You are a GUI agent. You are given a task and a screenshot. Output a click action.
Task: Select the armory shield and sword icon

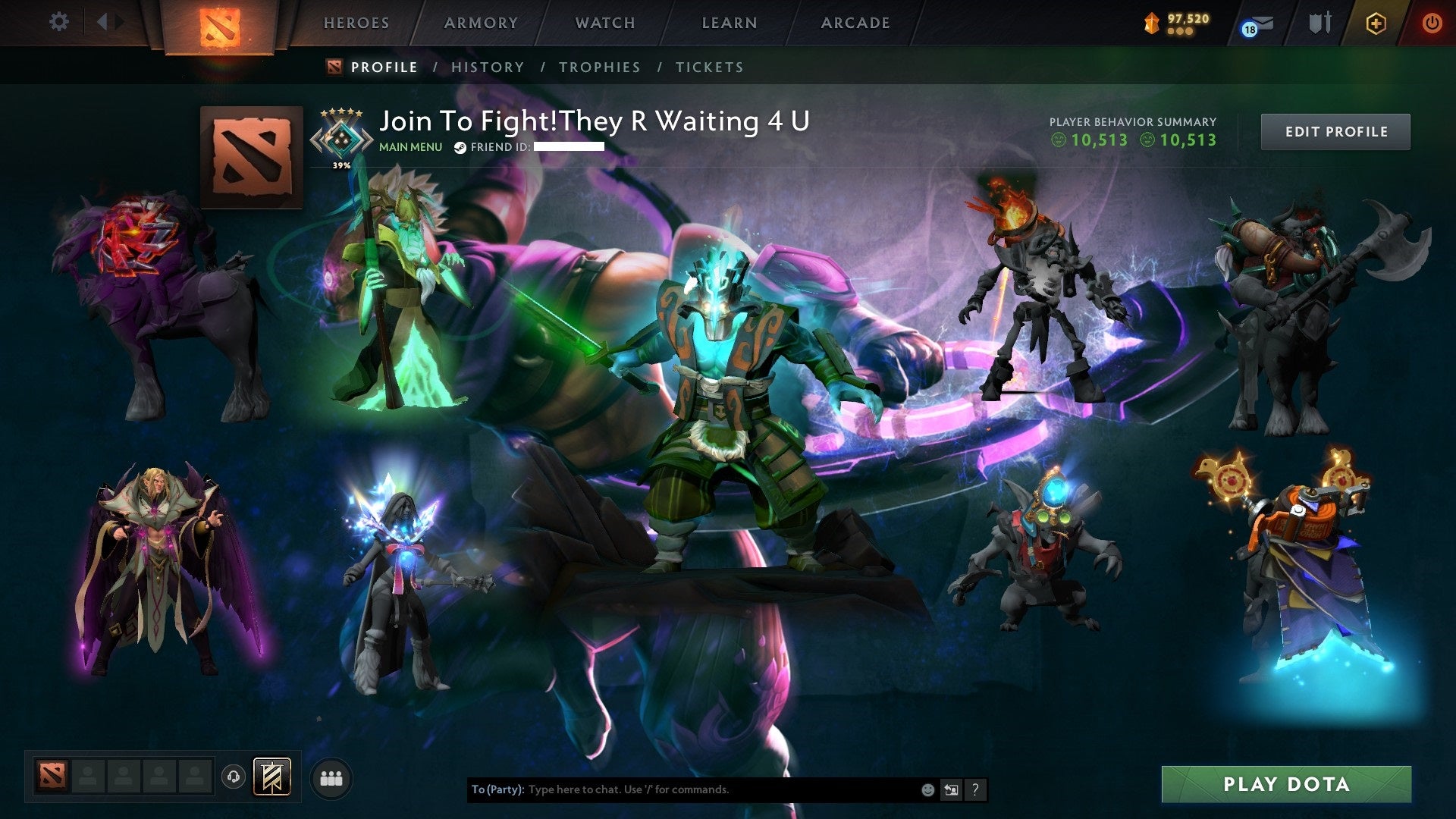point(1319,23)
